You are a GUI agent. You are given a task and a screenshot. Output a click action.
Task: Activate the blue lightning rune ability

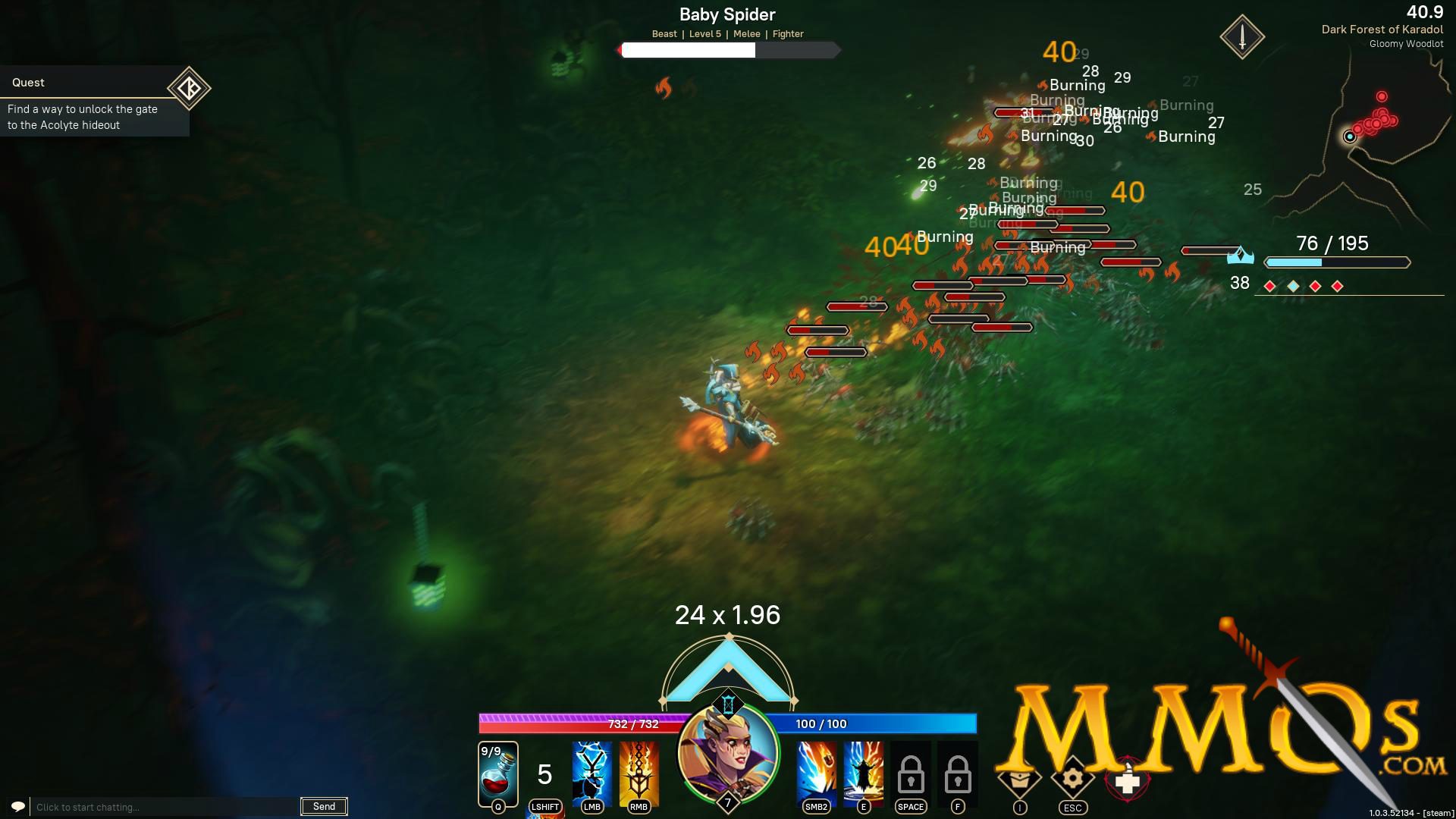[591, 772]
